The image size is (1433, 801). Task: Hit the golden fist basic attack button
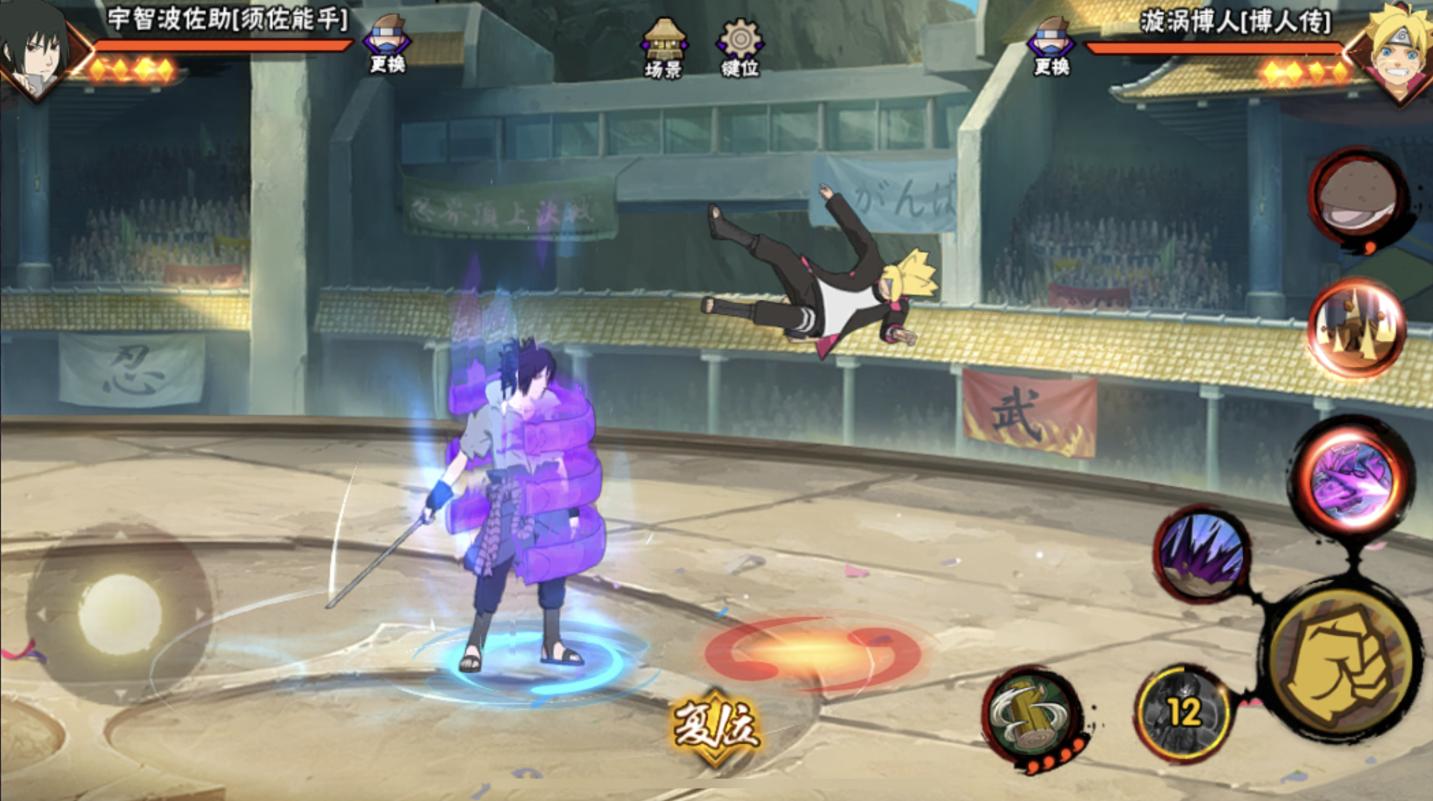[1342, 660]
